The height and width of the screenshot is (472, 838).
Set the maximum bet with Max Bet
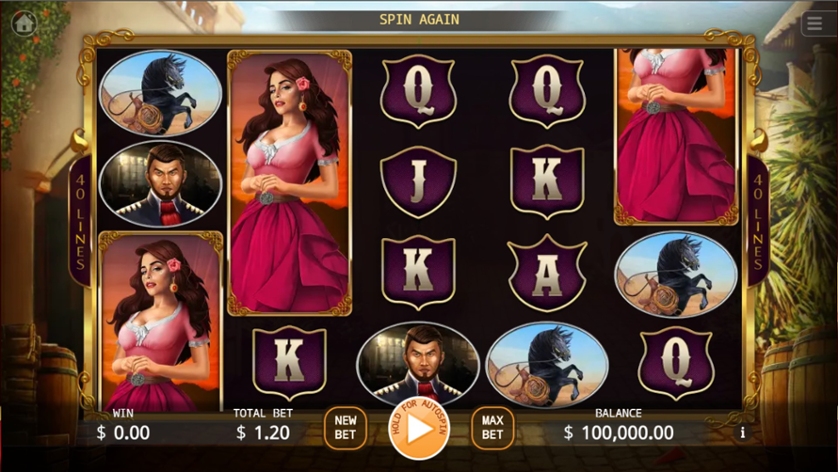492,428
